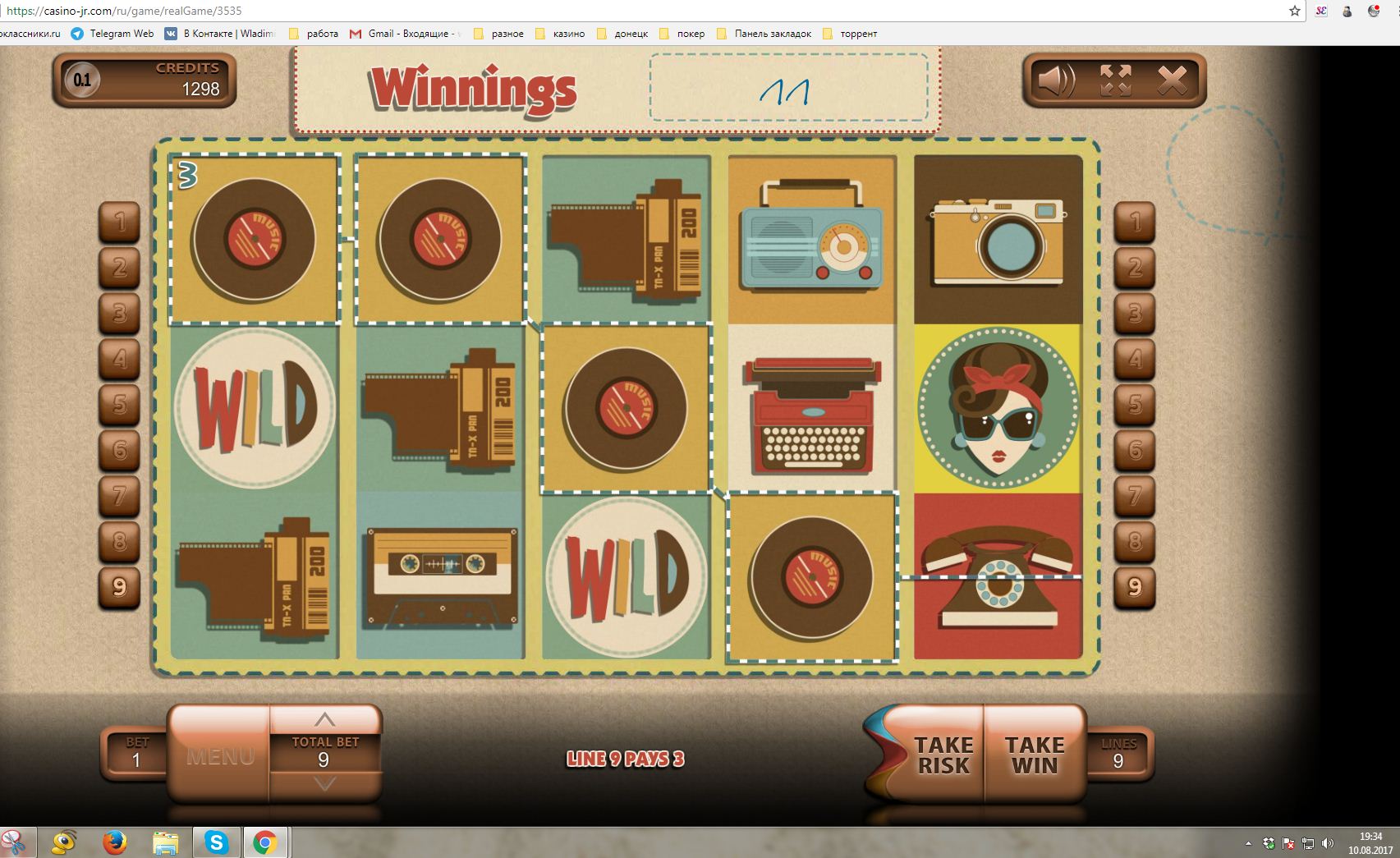Click the 0.1 coin denomination button
1400x858 pixels.
[82, 80]
